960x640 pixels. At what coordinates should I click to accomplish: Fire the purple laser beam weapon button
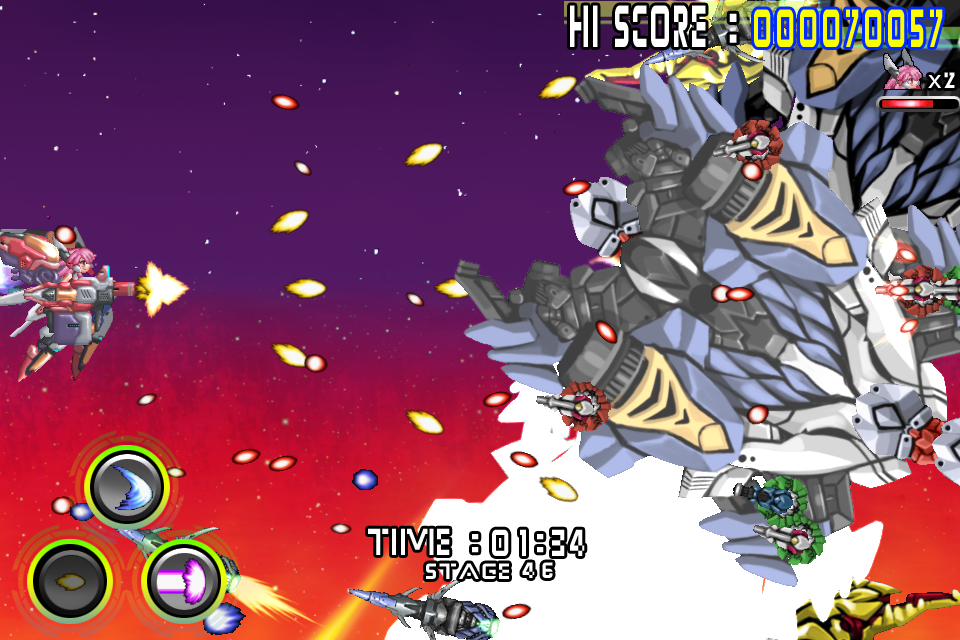[183, 579]
